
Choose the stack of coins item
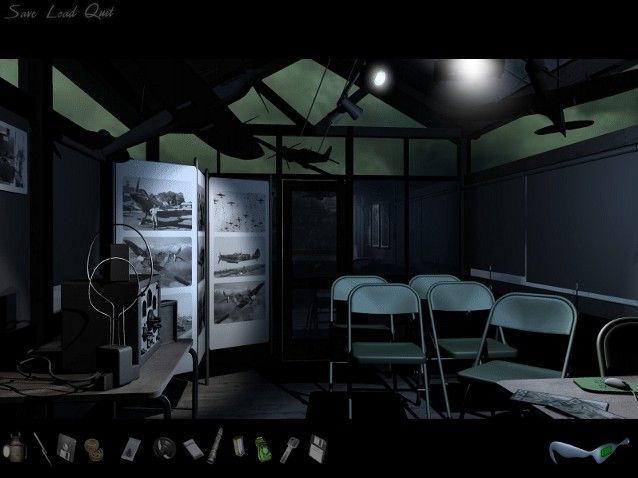[x=93, y=446]
